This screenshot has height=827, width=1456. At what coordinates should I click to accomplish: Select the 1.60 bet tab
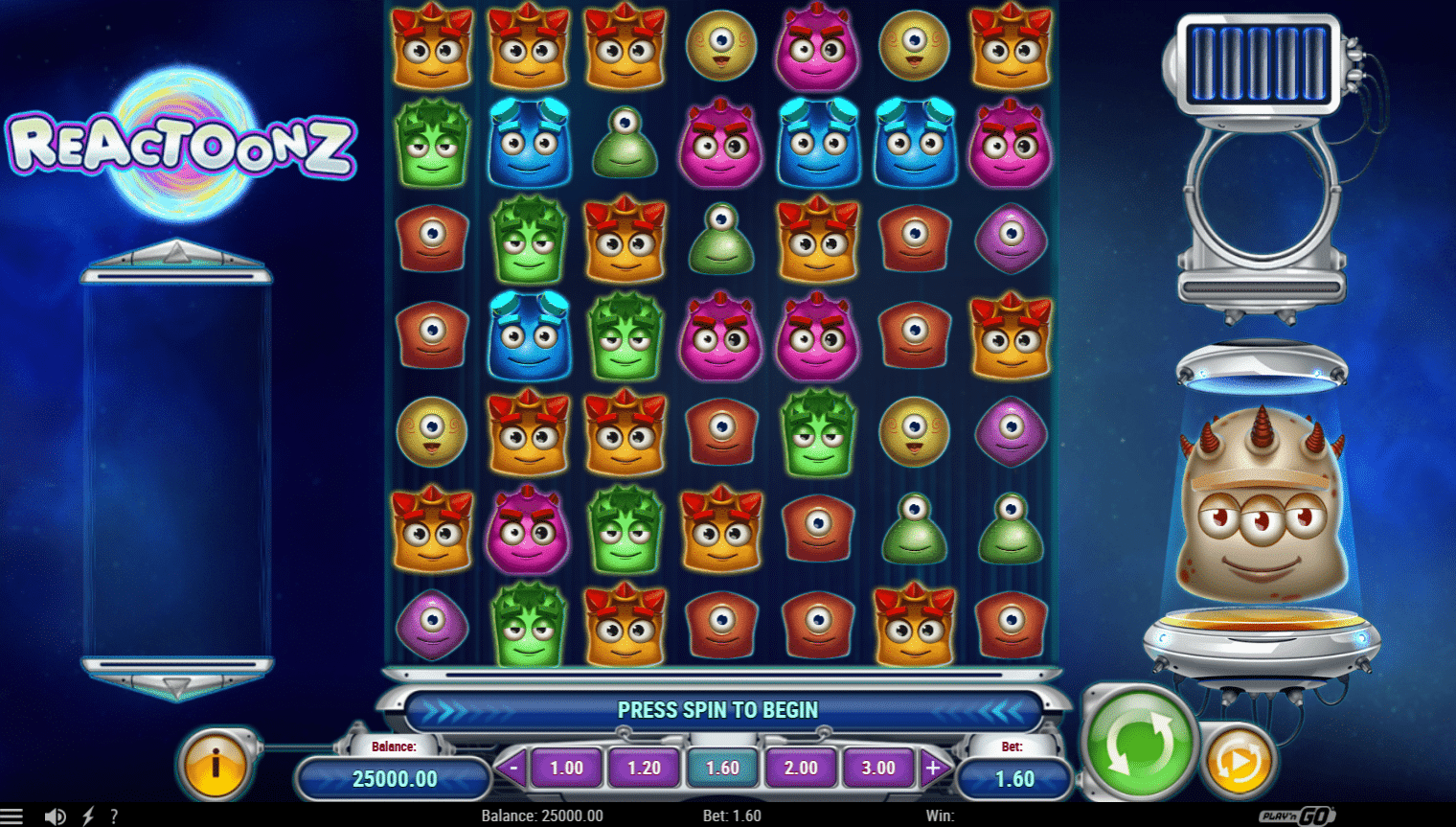(x=722, y=768)
